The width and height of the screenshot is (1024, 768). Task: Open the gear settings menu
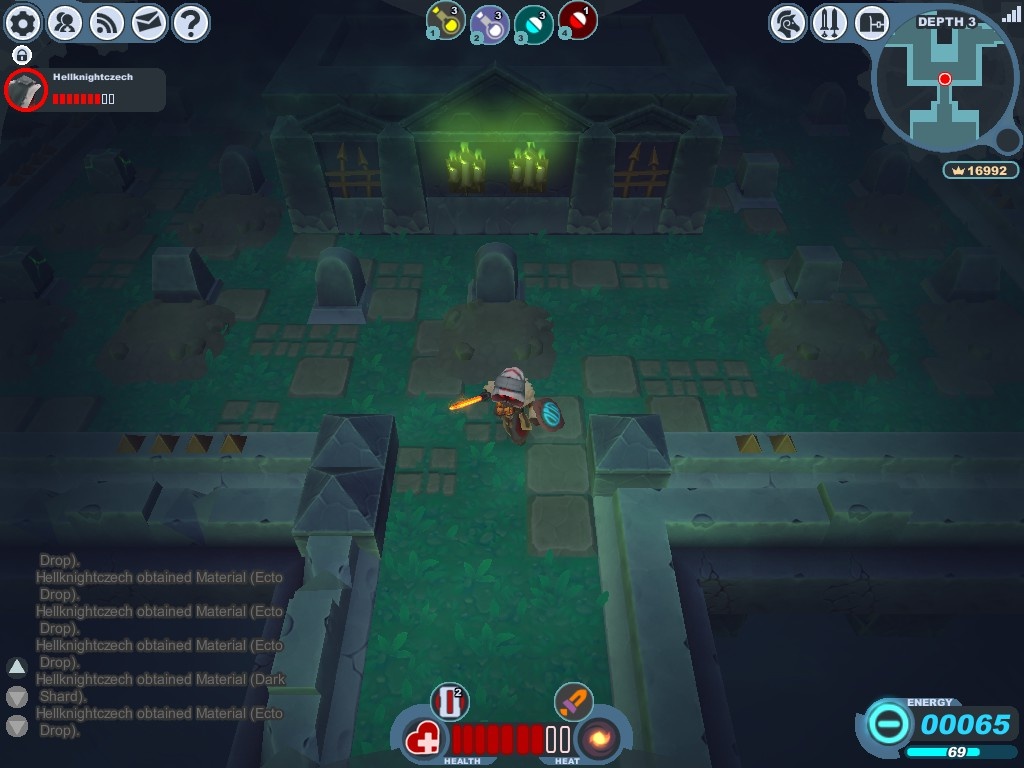(x=23, y=22)
